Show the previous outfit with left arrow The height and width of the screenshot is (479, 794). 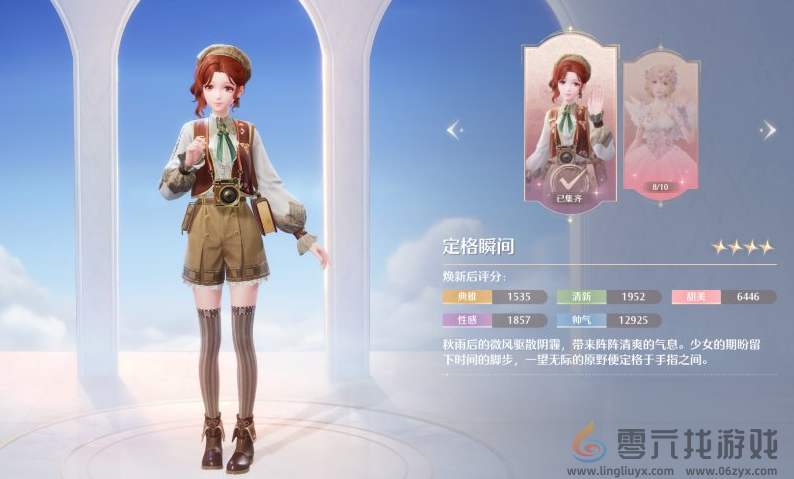click(453, 129)
